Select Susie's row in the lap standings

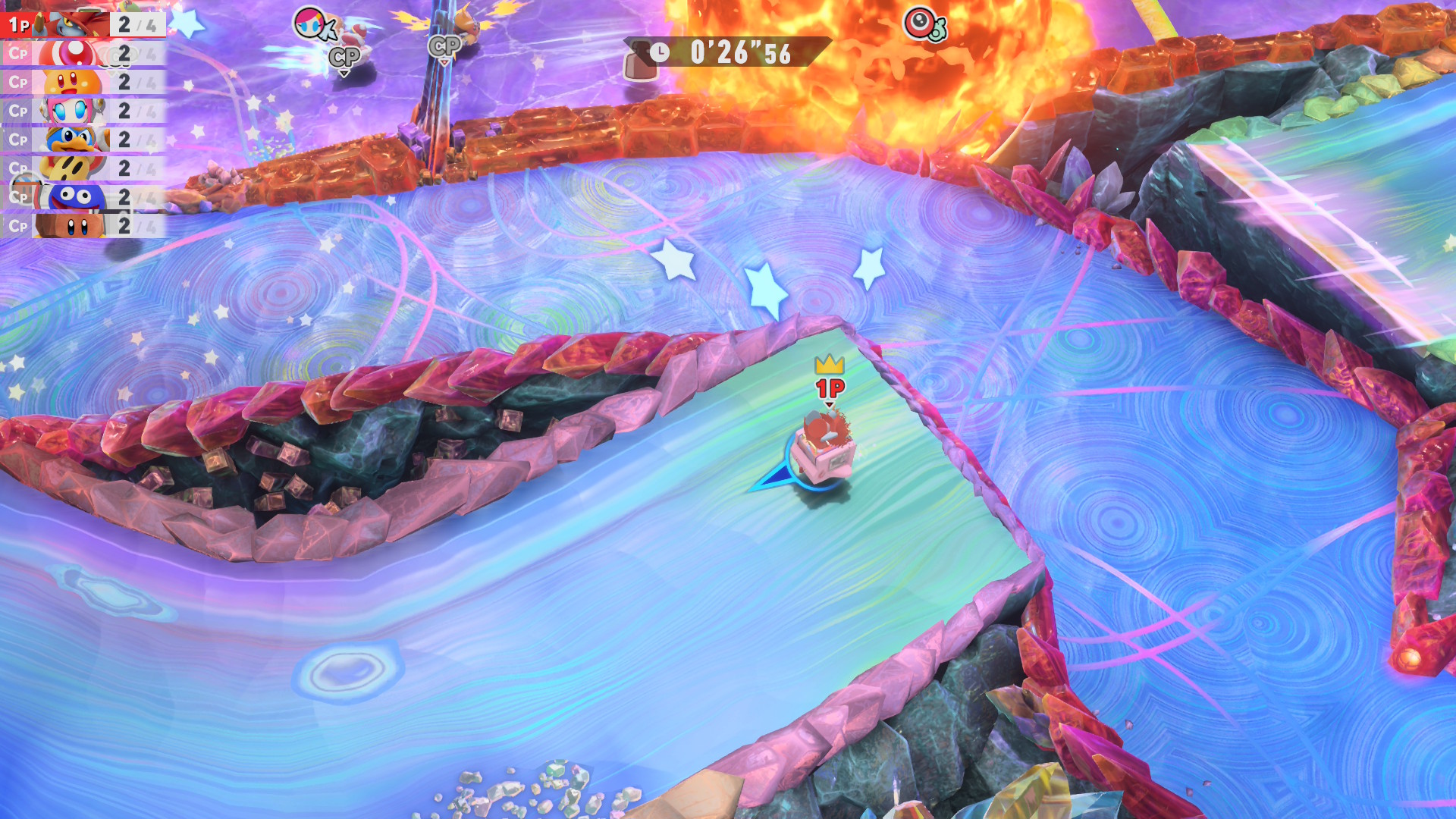(83, 111)
